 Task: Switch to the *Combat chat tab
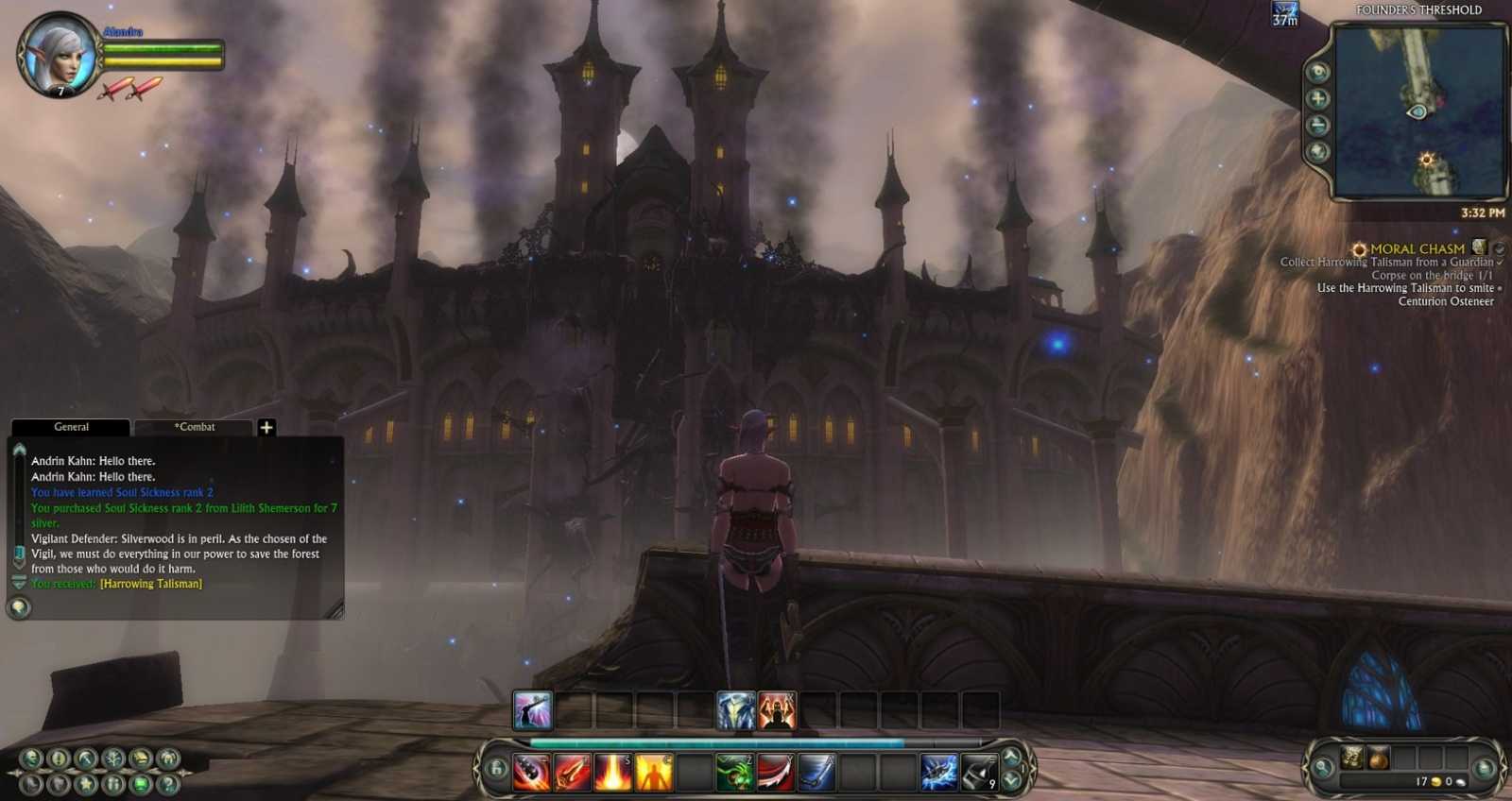point(196,427)
